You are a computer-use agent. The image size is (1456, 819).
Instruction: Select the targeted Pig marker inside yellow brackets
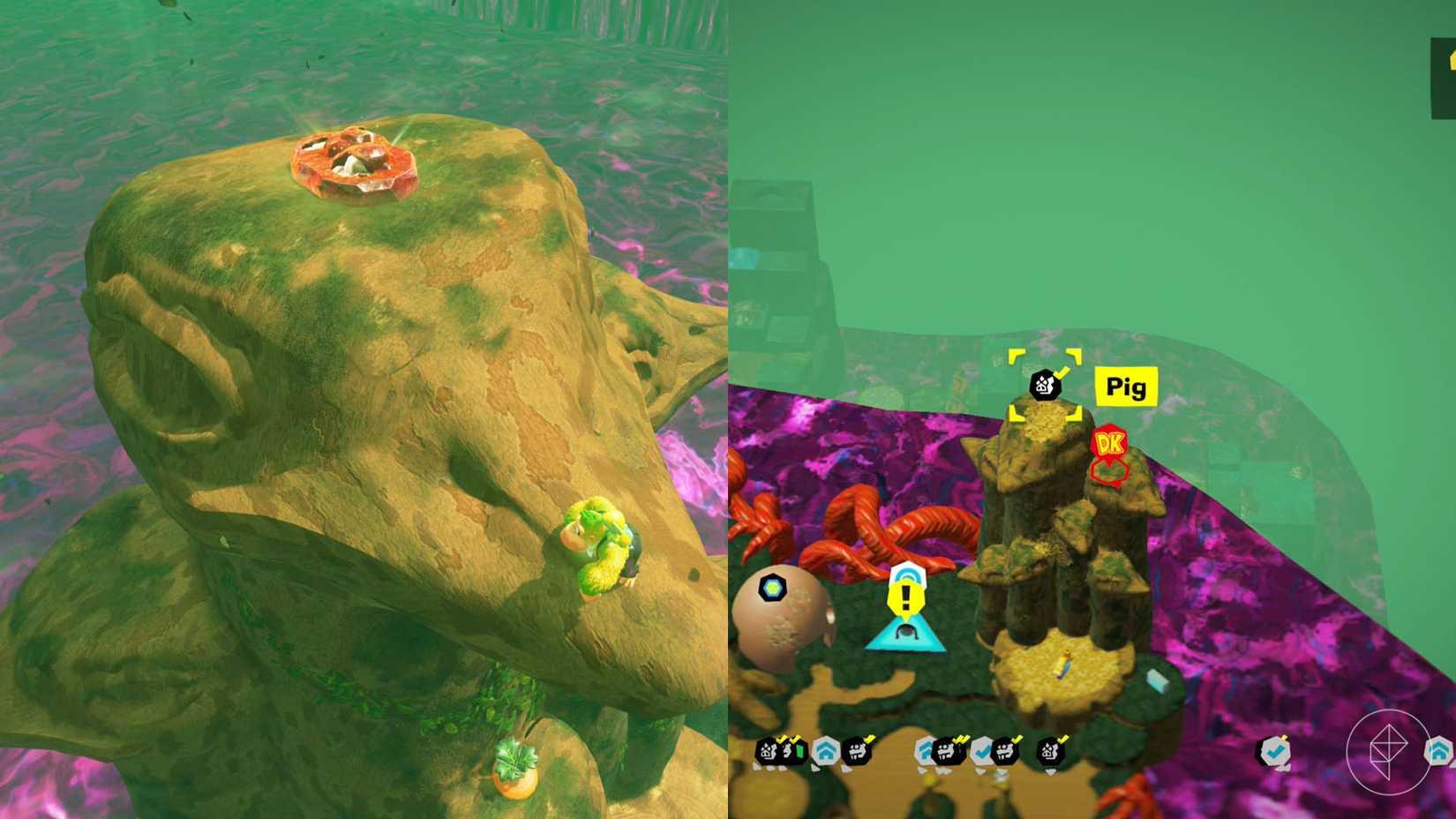click(1047, 386)
